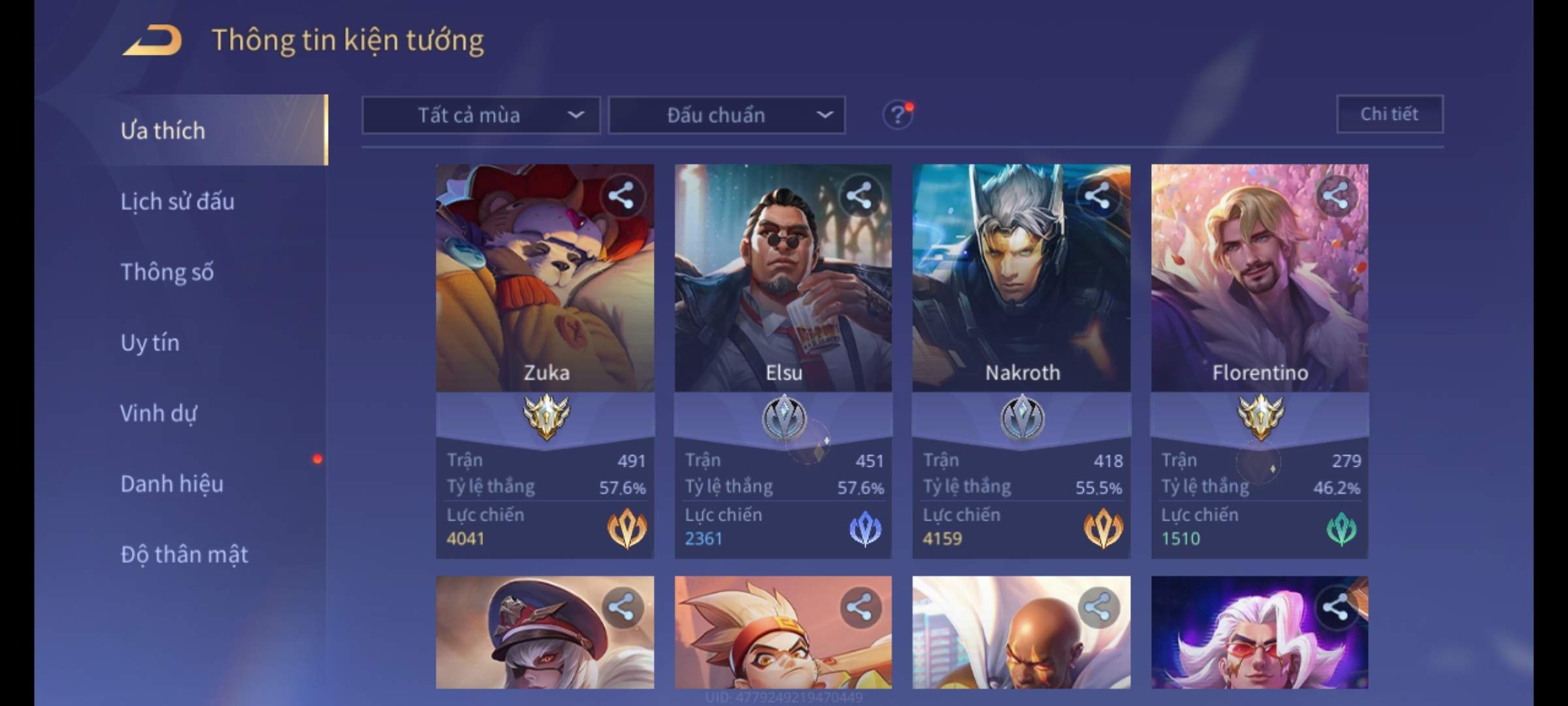Image resolution: width=1568 pixels, height=706 pixels.
Task: Share the Nakroth hero stats
Action: point(1097,195)
